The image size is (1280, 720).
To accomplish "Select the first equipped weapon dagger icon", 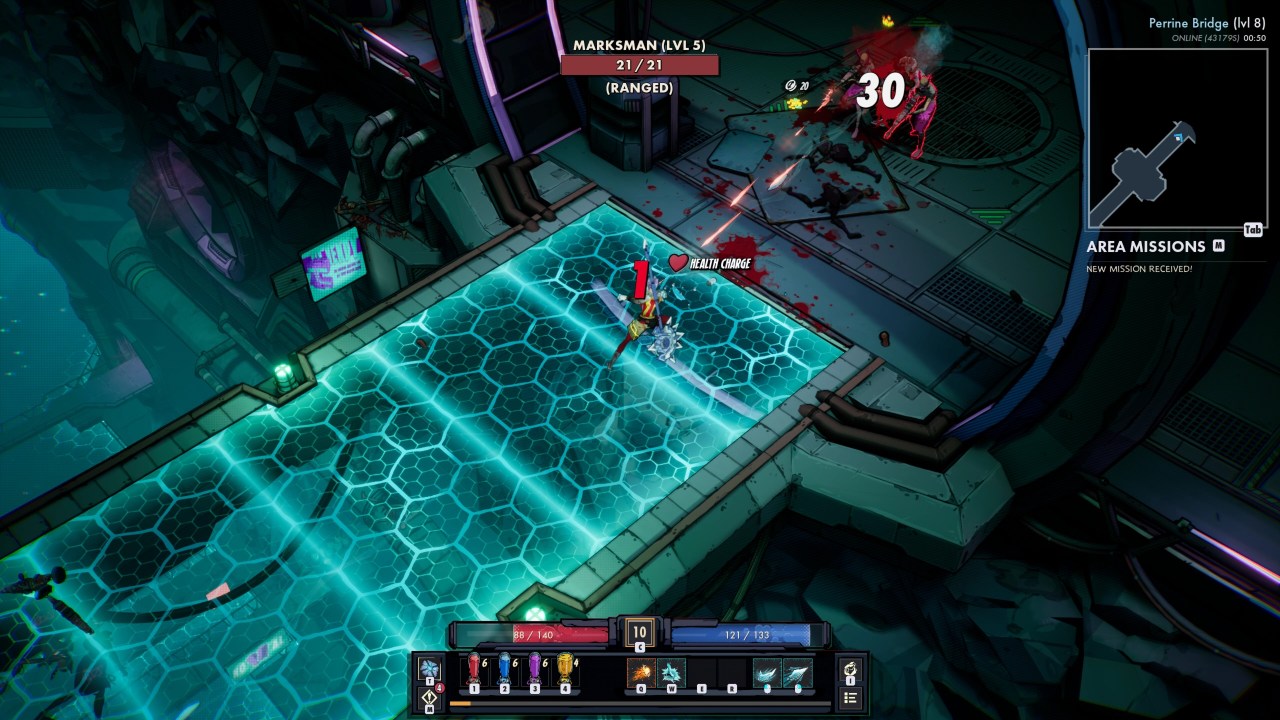I will tap(769, 671).
